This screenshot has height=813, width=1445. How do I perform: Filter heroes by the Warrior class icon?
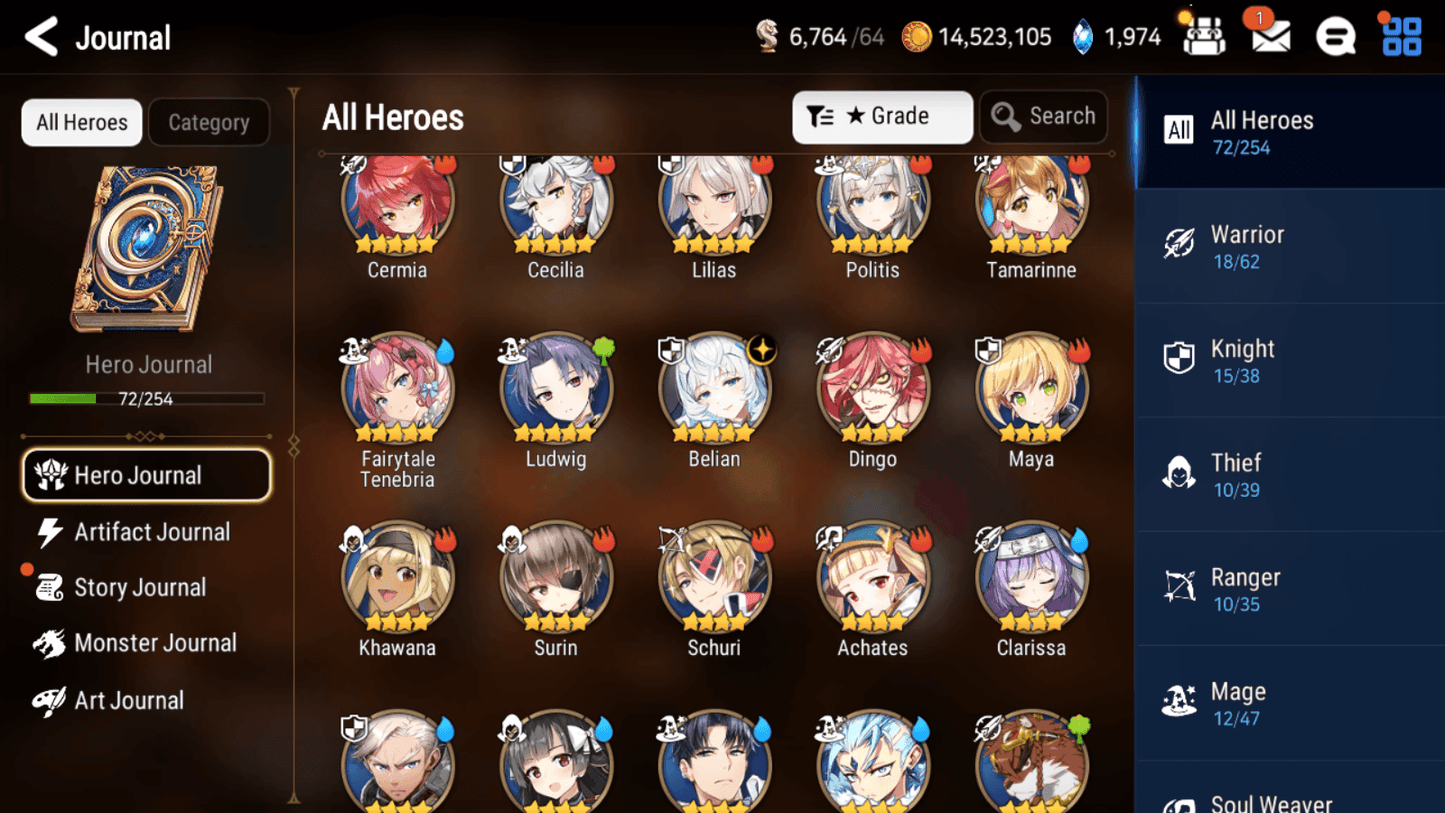[x=1180, y=244]
